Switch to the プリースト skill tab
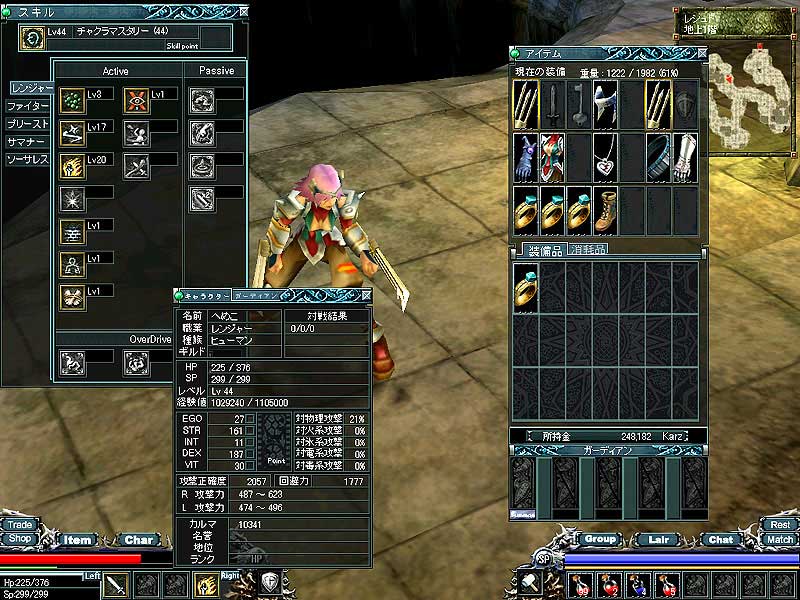The width and height of the screenshot is (800, 600). pos(27,124)
